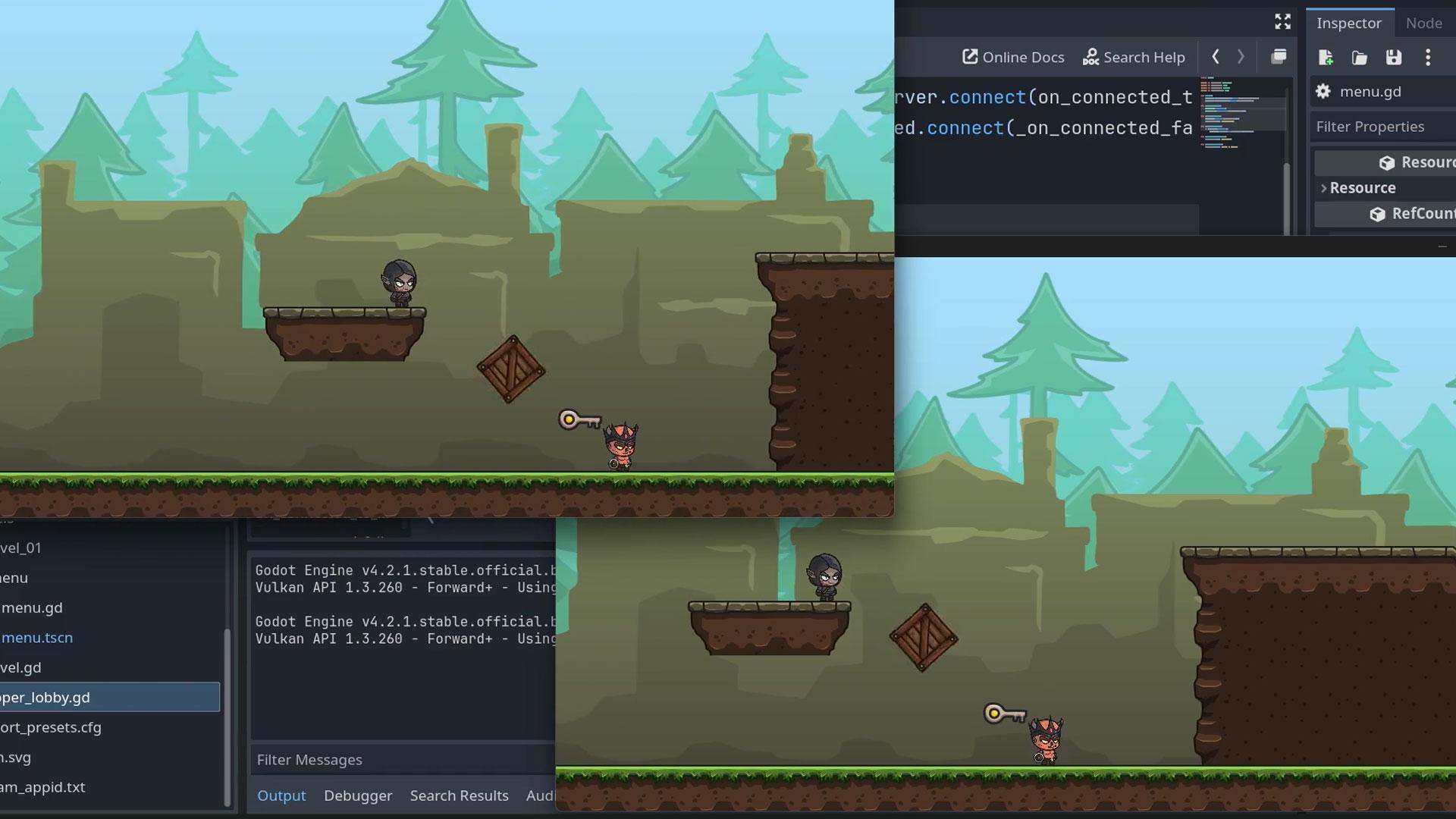1456x819 pixels.
Task: Click the menu.gd gear icon in Inspector
Action: pos(1323,91)
